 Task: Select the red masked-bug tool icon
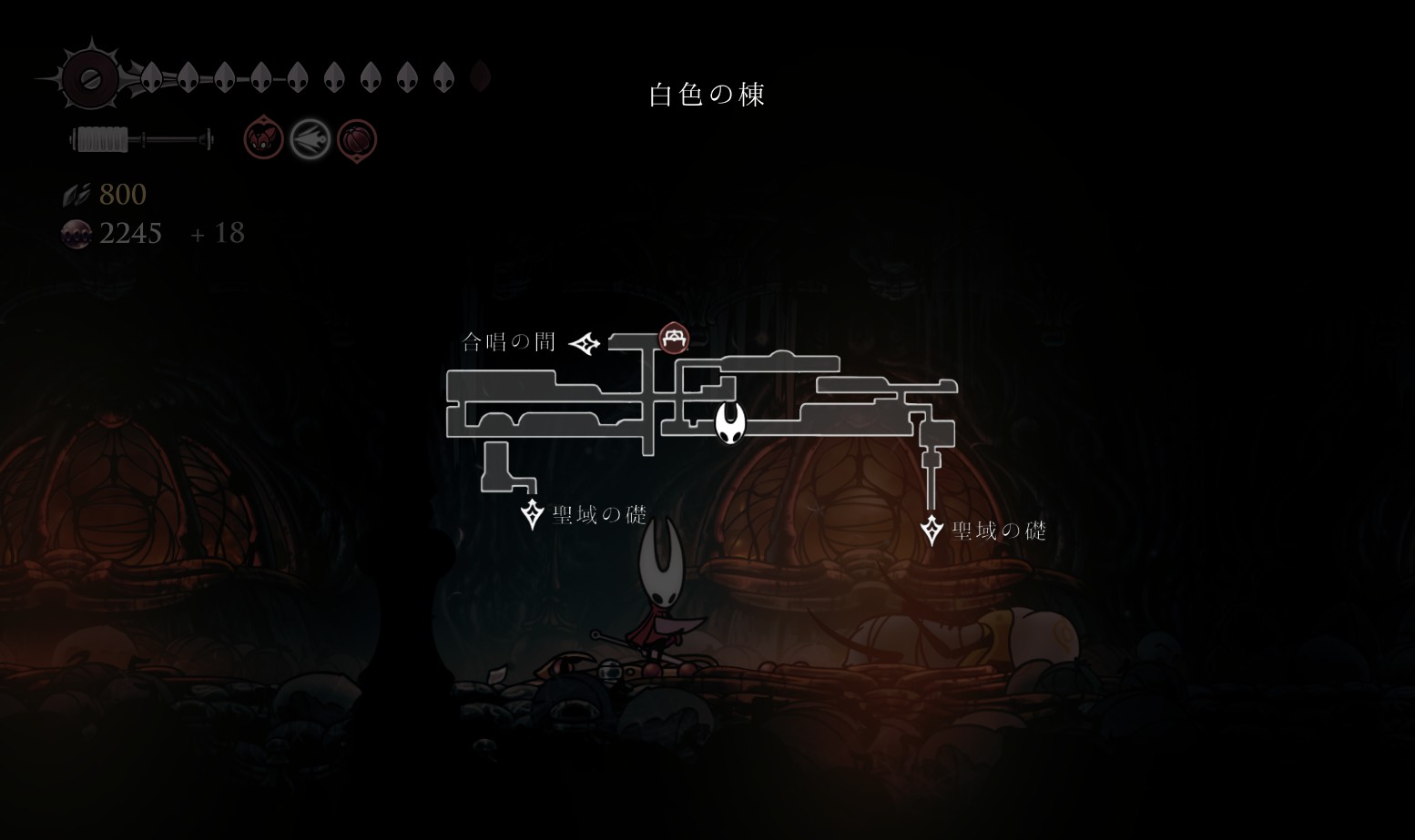(x=264, y=140)
